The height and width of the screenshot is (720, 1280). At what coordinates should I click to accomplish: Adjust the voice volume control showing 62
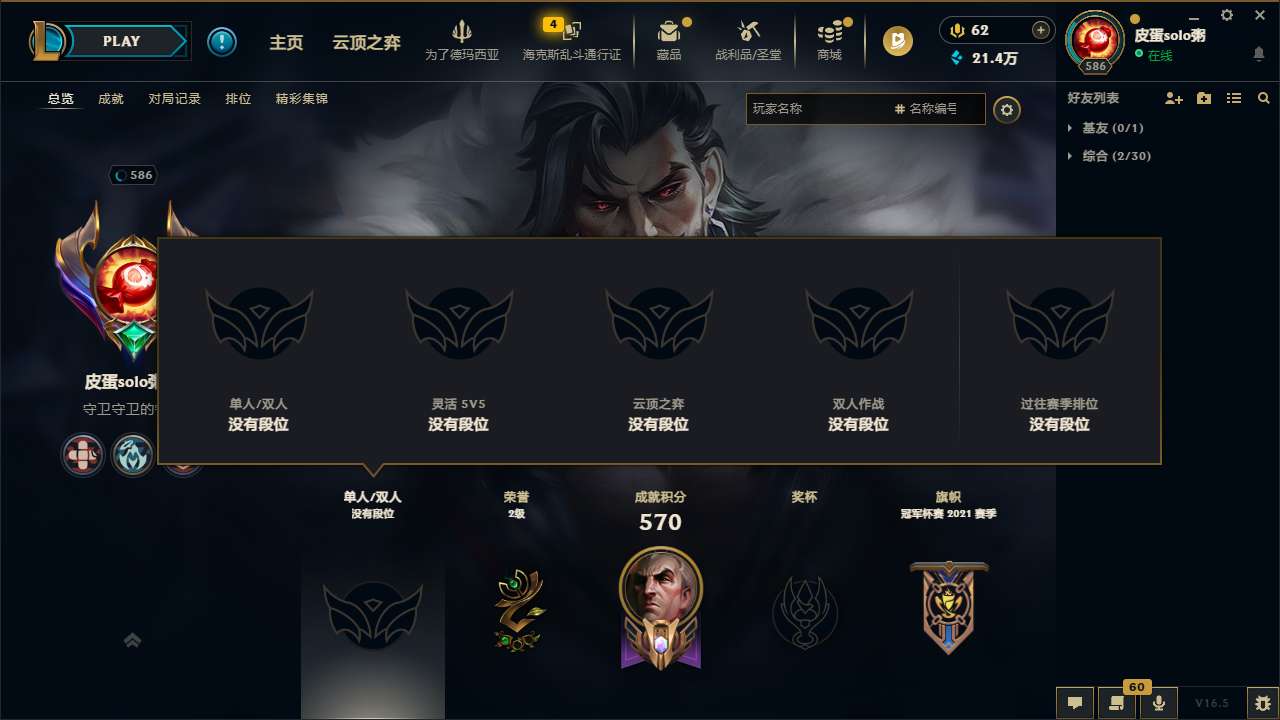pyautogui.click(x=997, y=30)
